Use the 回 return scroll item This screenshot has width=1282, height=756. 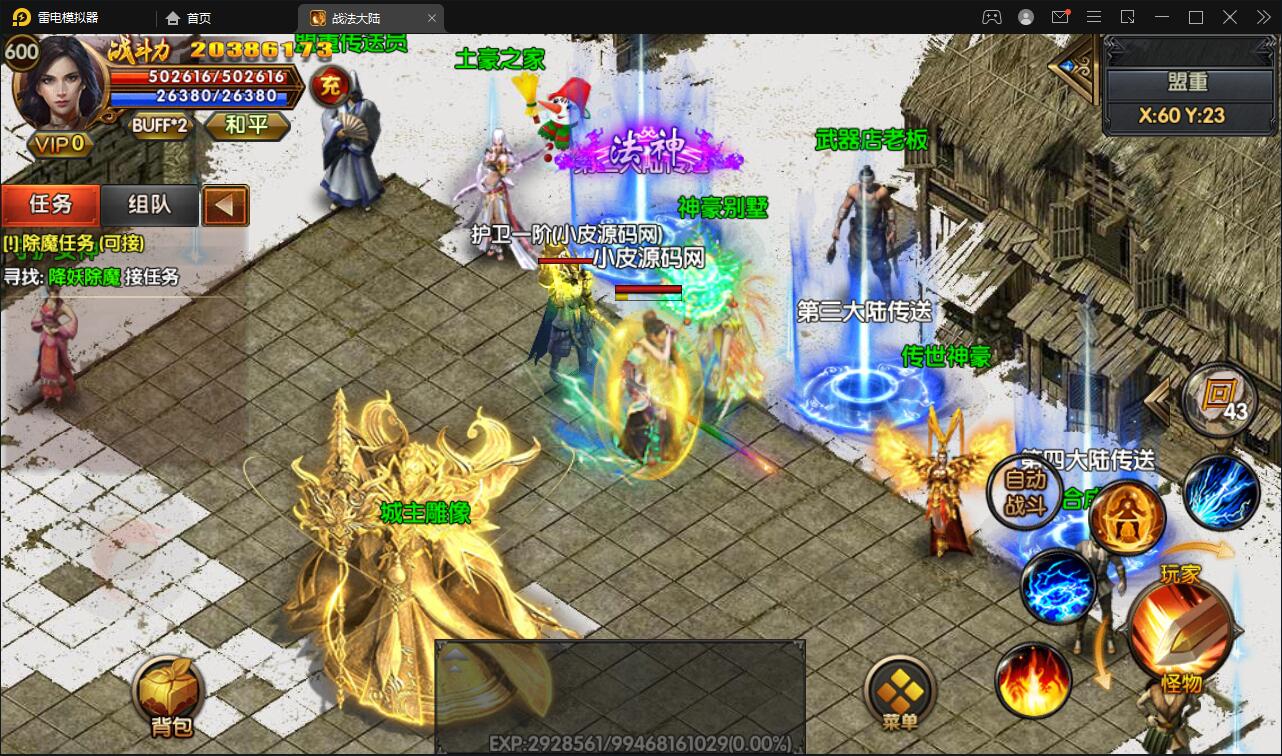pos(1218,397)
